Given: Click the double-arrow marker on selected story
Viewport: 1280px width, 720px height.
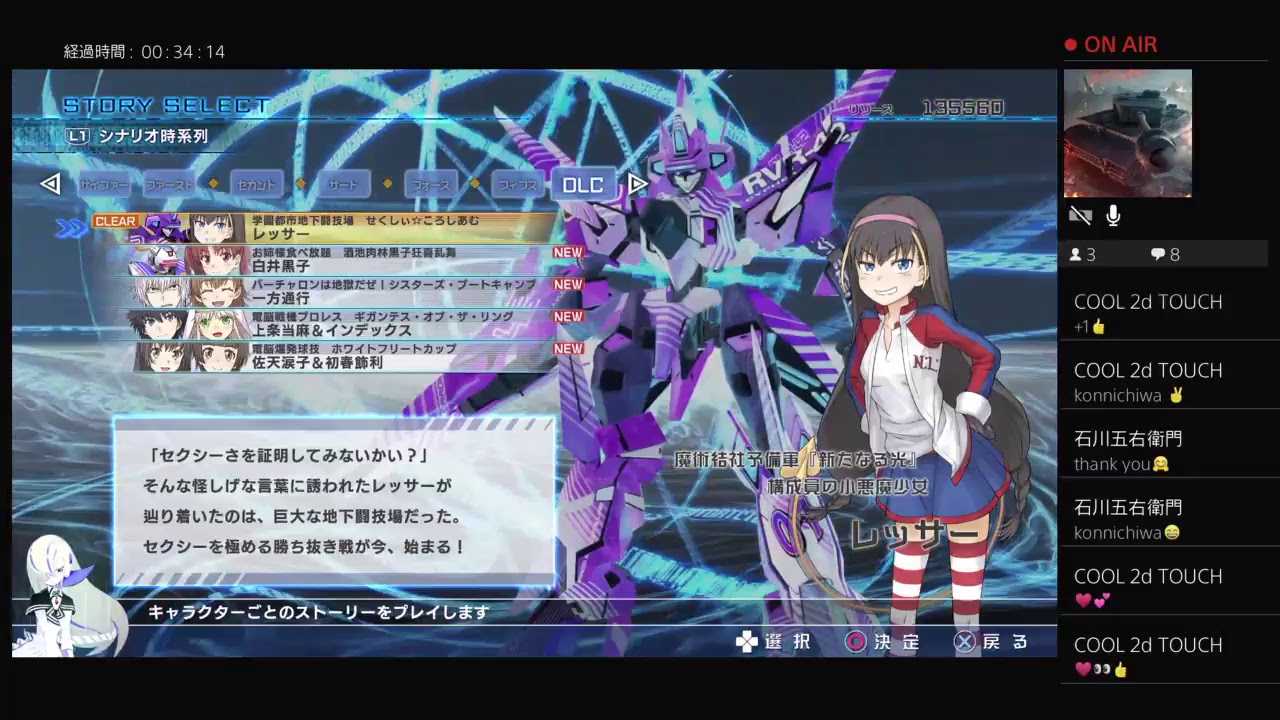Looking at the screenshot, I should click(x=70, y=226).
